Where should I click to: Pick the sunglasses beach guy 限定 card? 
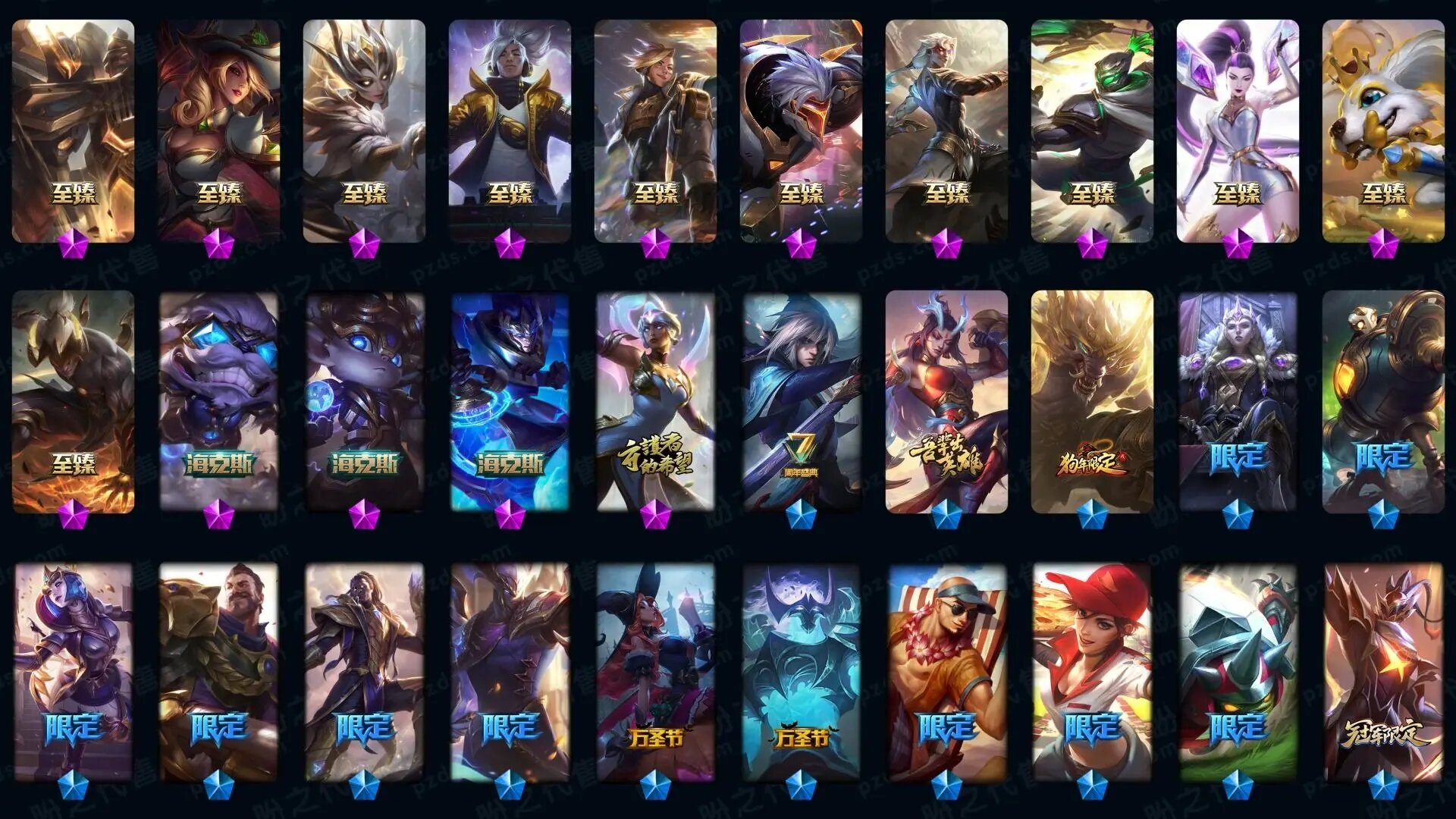pyautogui.click(x=946, y=672)
